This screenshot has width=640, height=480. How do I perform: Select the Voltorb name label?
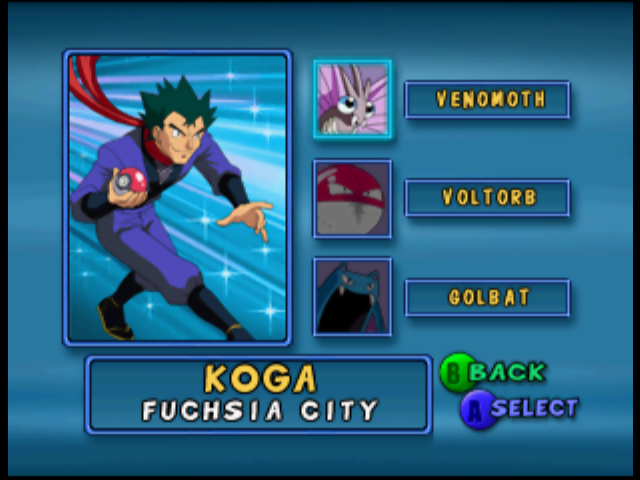pos(487,198)
